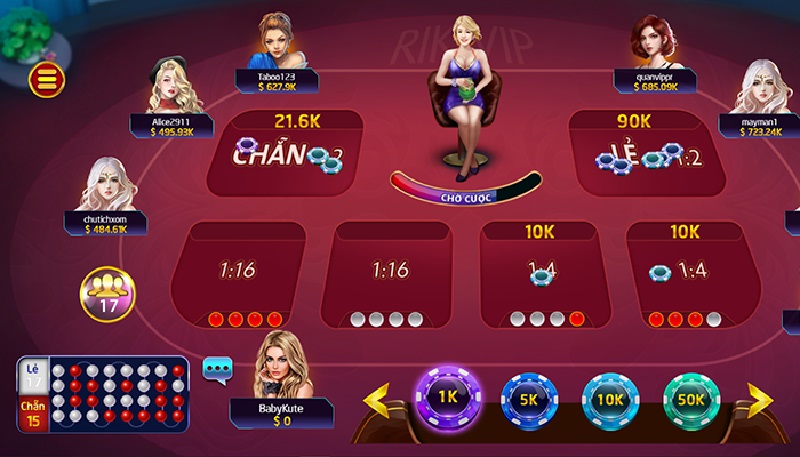Open the spectator list showing 17
Screen dimensions: 800x457
tap(108, 293)
